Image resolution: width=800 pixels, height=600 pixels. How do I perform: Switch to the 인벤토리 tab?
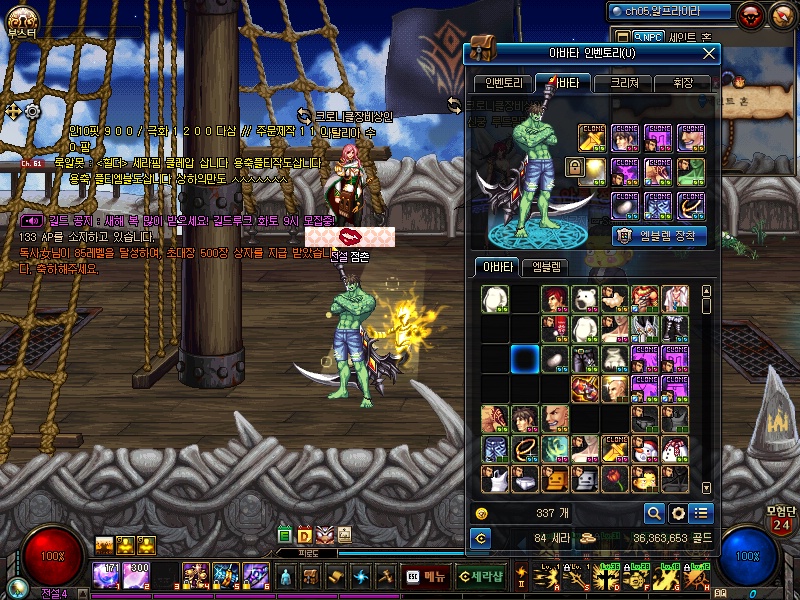coord(502,83)
